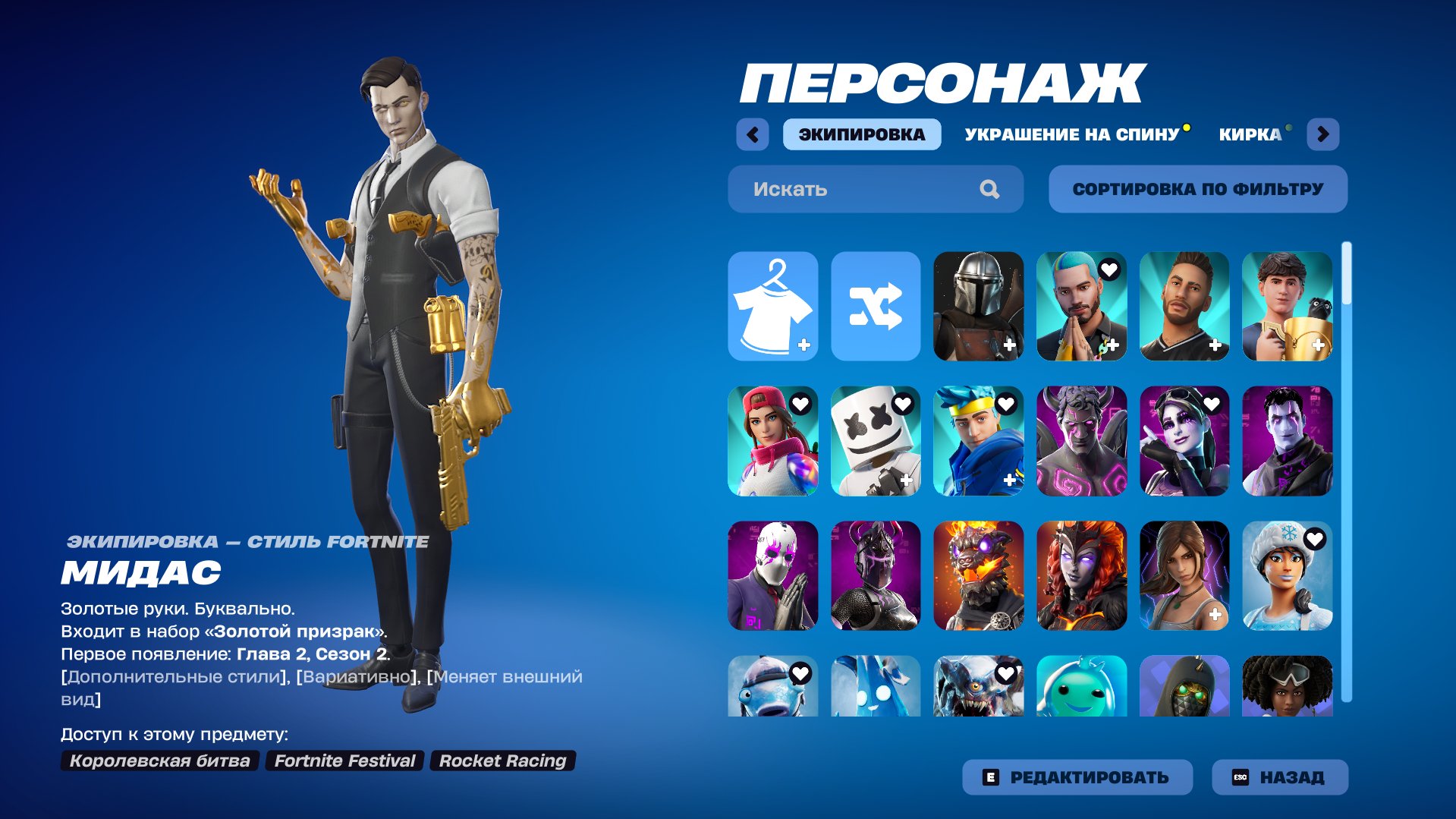Click the Fortnite Festival access tag
The height and width of the screenshot is (819, 1456).
pyautogui.click(x=345, y=761)
